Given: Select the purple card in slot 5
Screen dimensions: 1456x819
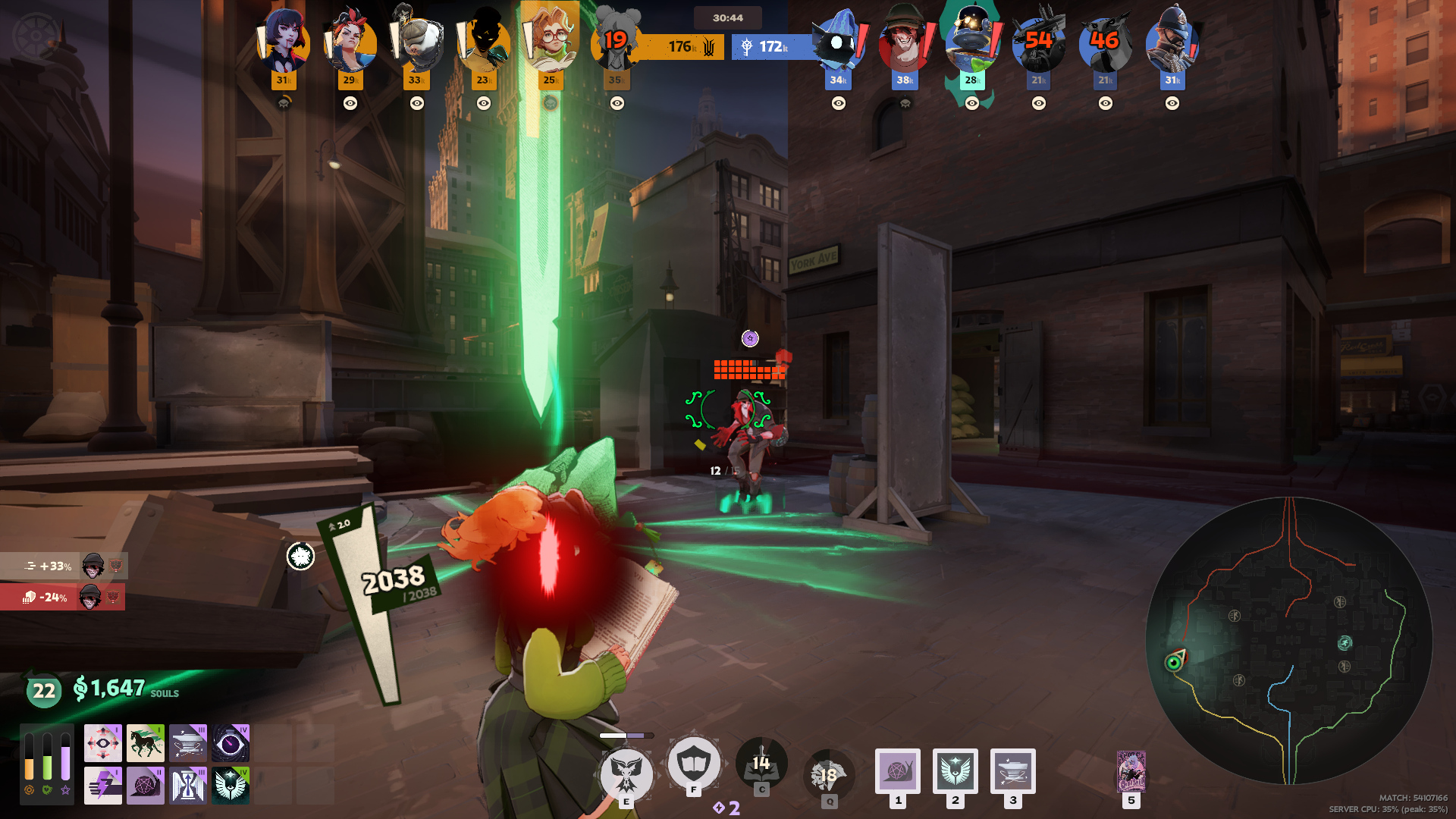Looking at the screenshot, I should (1131, 771).
